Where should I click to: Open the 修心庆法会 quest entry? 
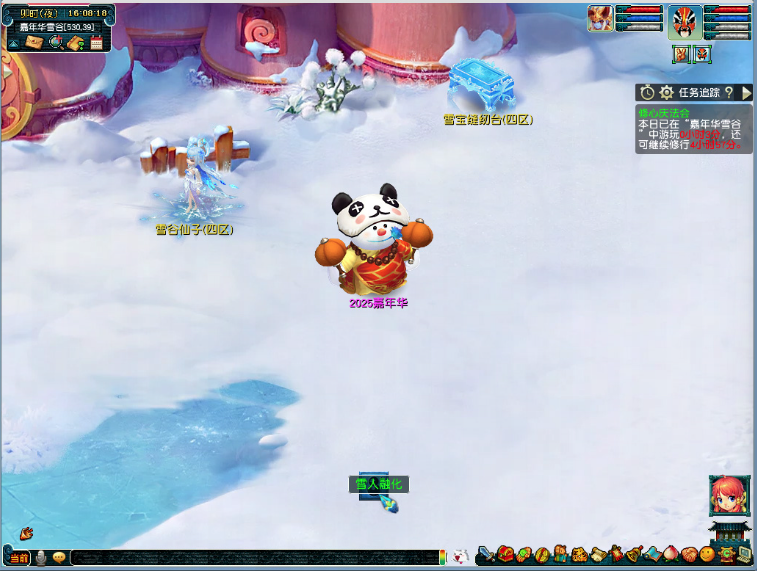664,113
